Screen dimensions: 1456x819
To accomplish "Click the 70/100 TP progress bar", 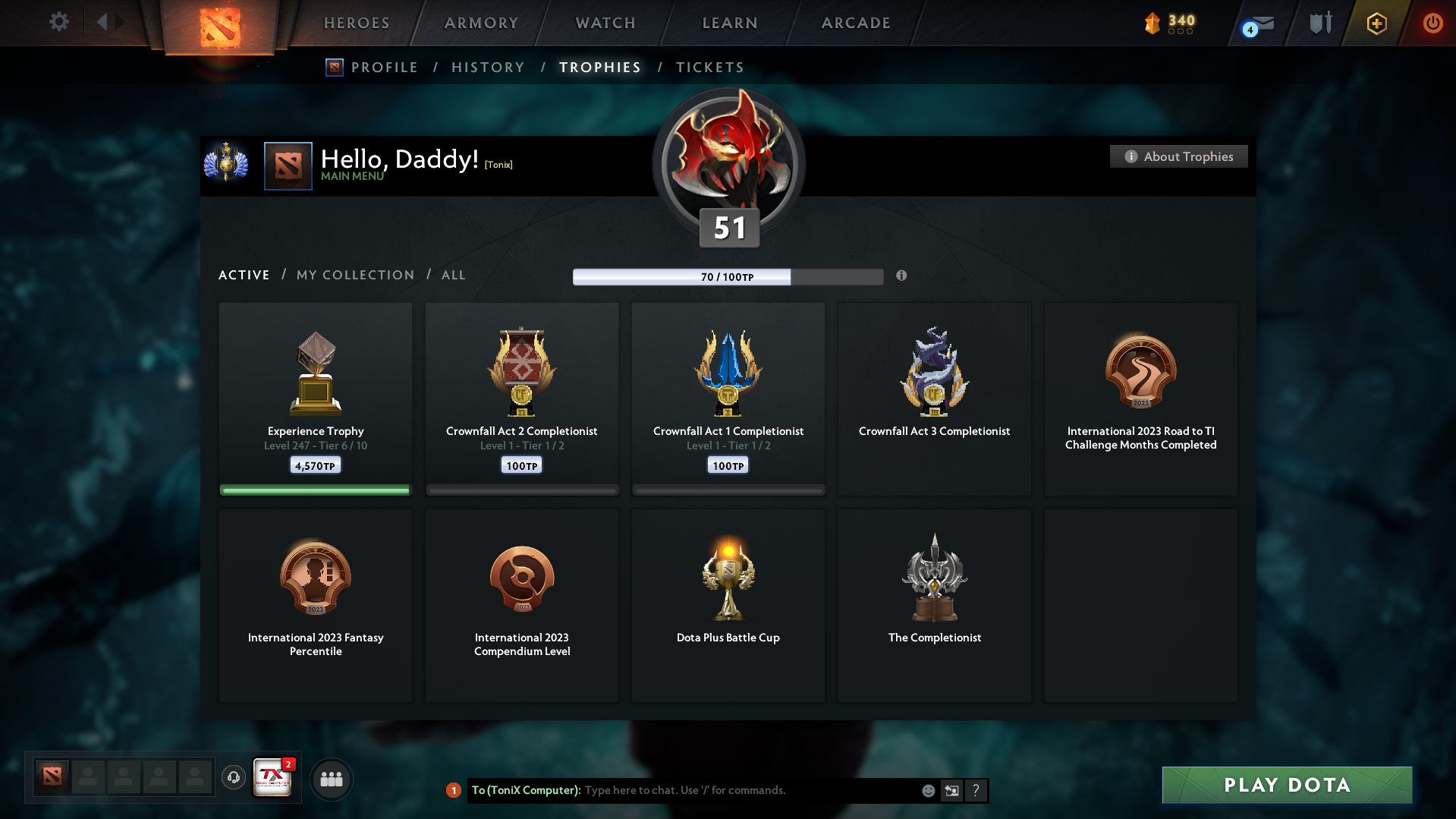I will [x=728, y=276].
